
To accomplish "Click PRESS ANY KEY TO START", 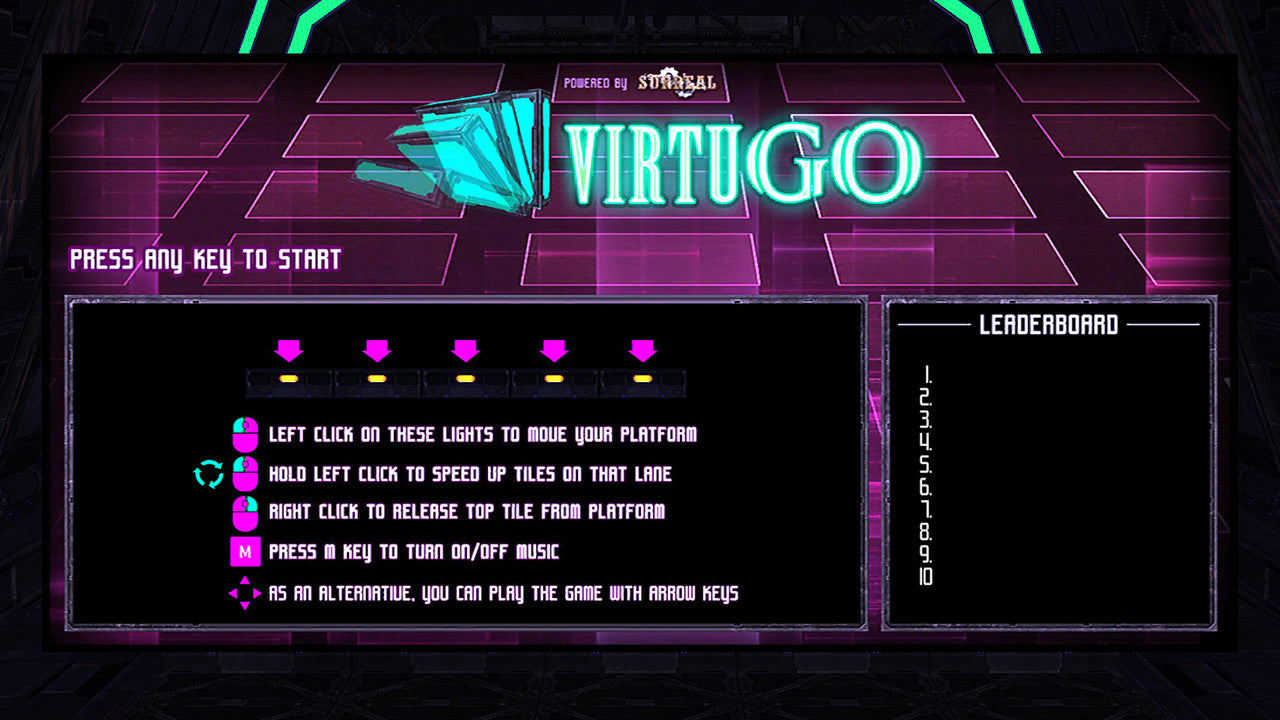I will (x=204, y=259).
